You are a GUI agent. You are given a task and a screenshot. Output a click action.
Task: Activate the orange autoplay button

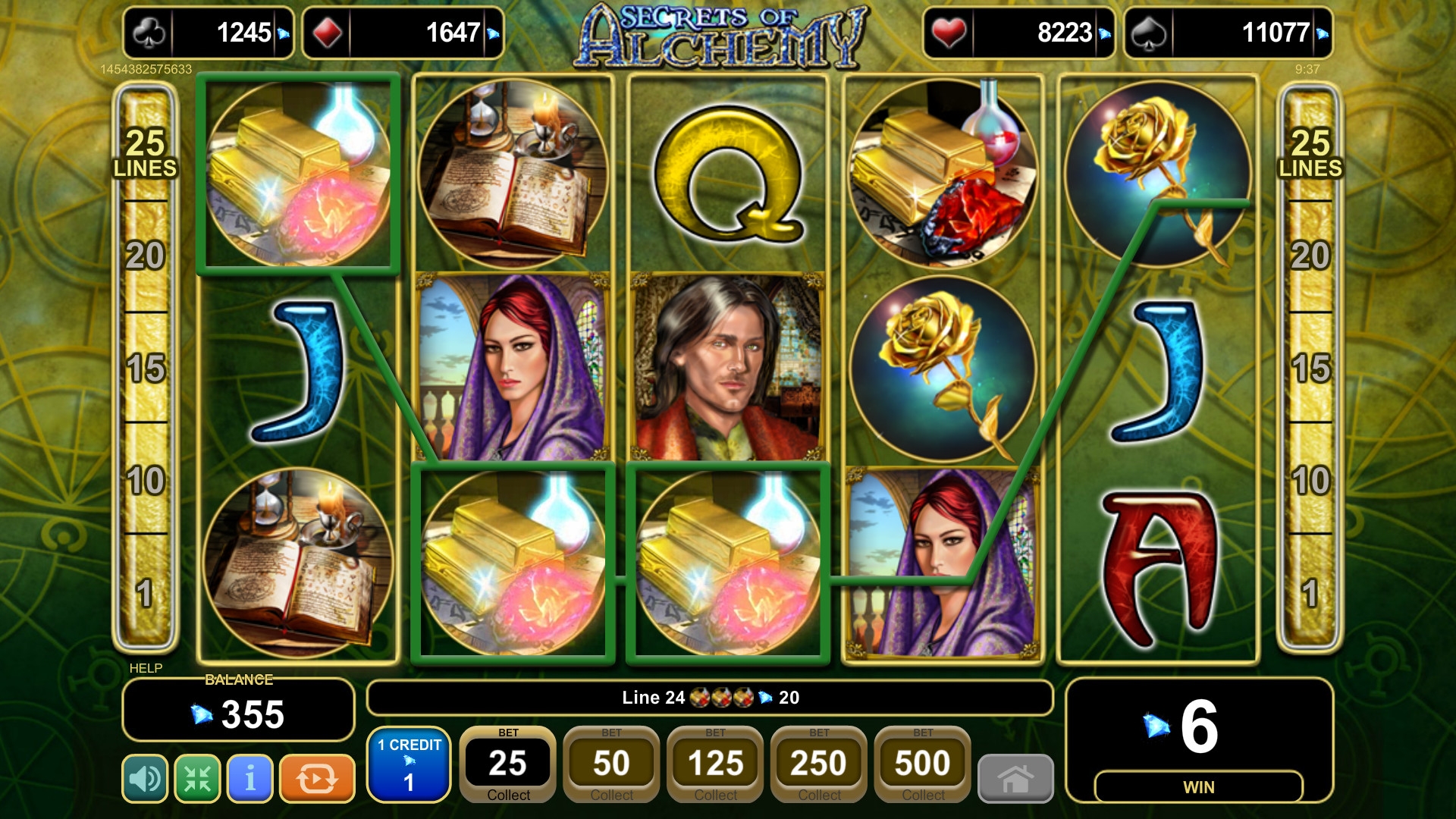point(317,778)
